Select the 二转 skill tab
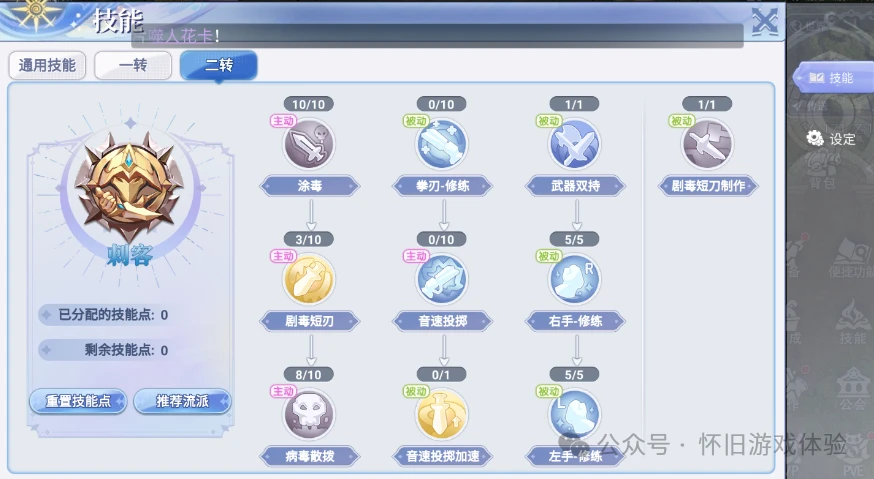 (218, 66)
